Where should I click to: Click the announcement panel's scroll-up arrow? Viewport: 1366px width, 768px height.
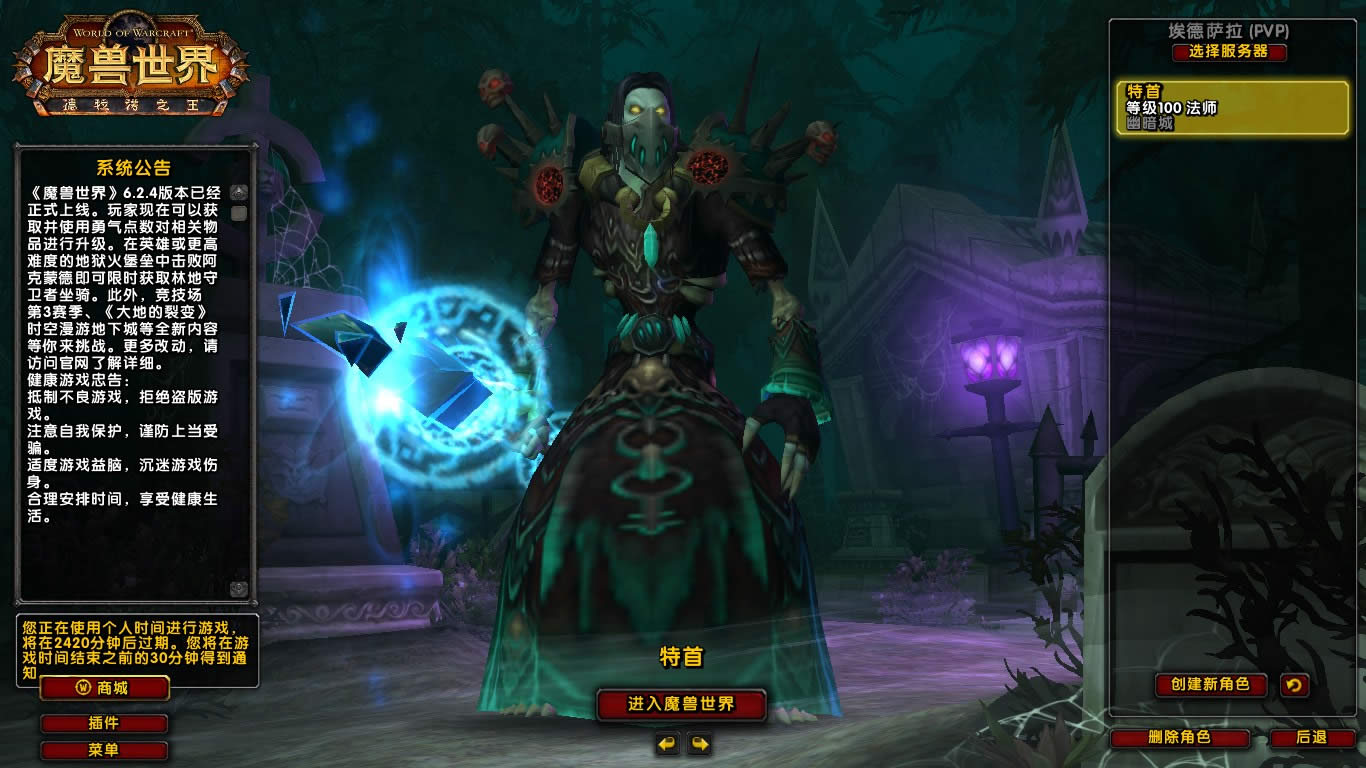(x=239, y=192)
